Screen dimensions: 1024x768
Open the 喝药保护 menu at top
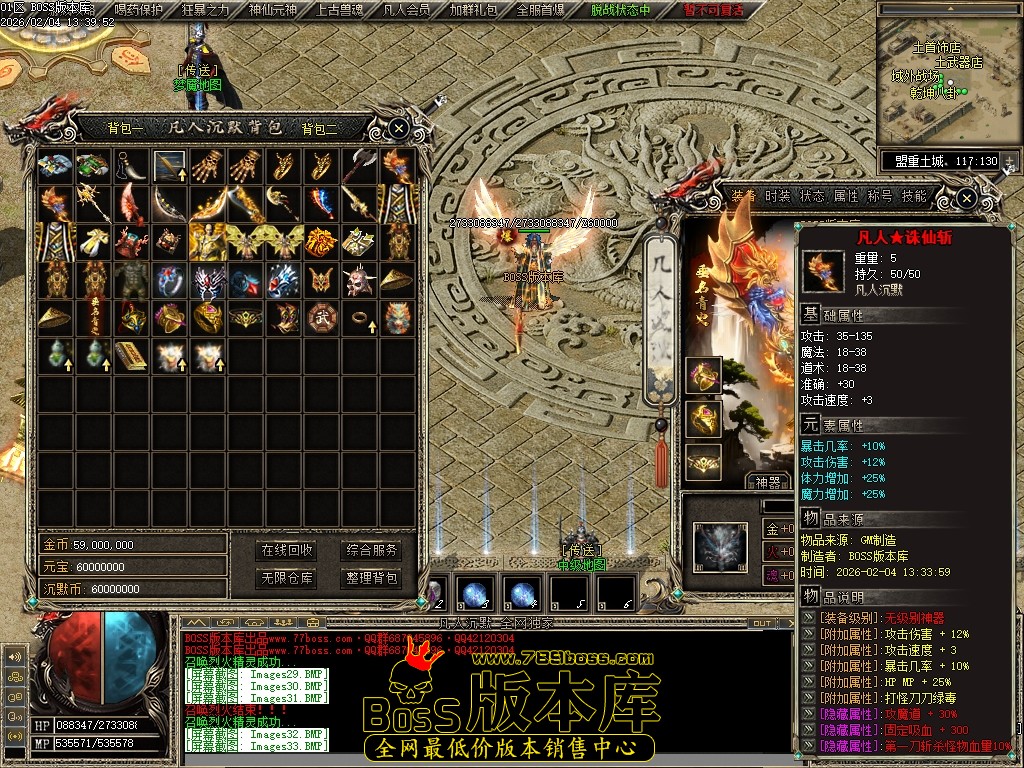[x=139, y=10]
